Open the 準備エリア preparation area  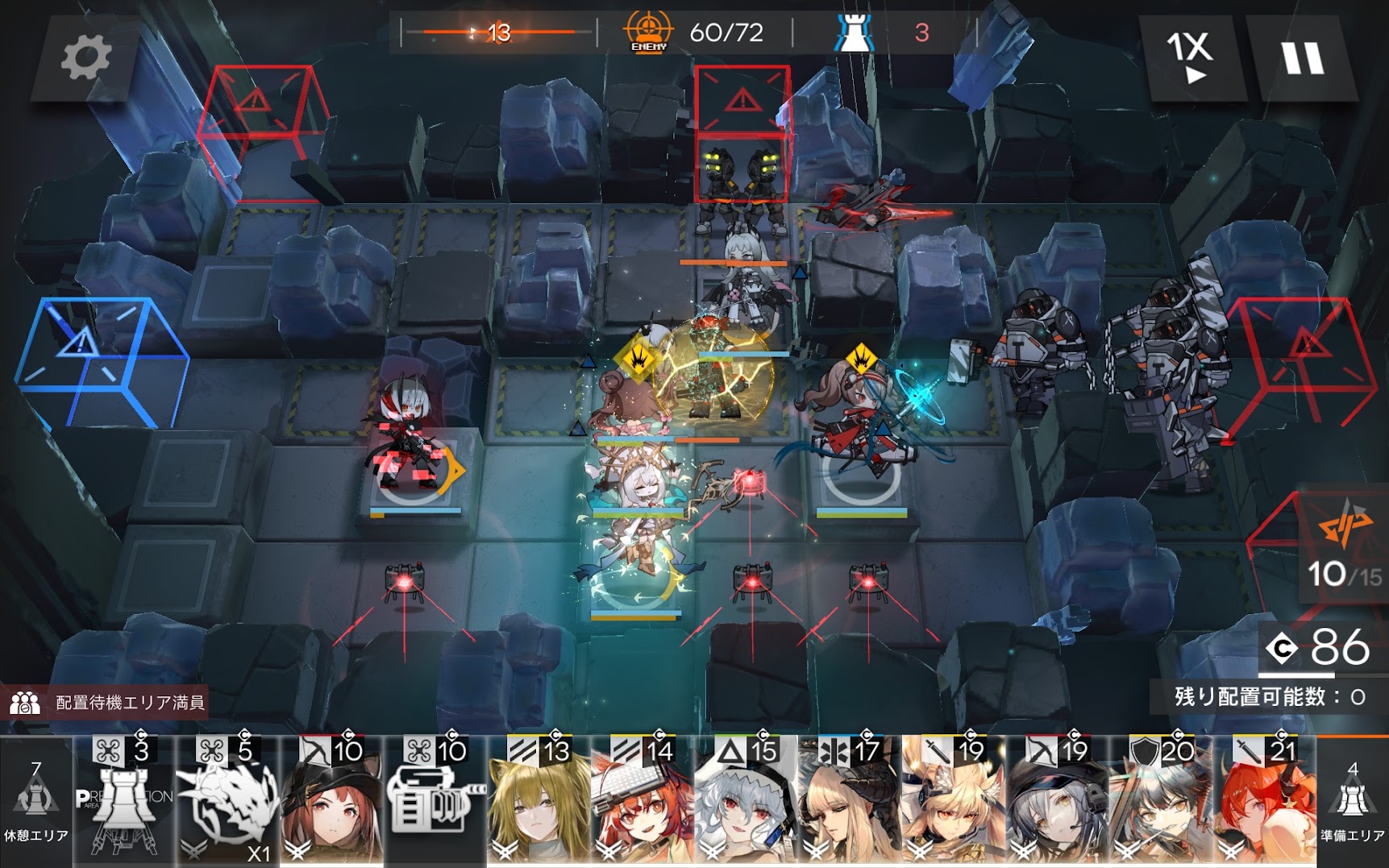click(x=1352, y=802)
